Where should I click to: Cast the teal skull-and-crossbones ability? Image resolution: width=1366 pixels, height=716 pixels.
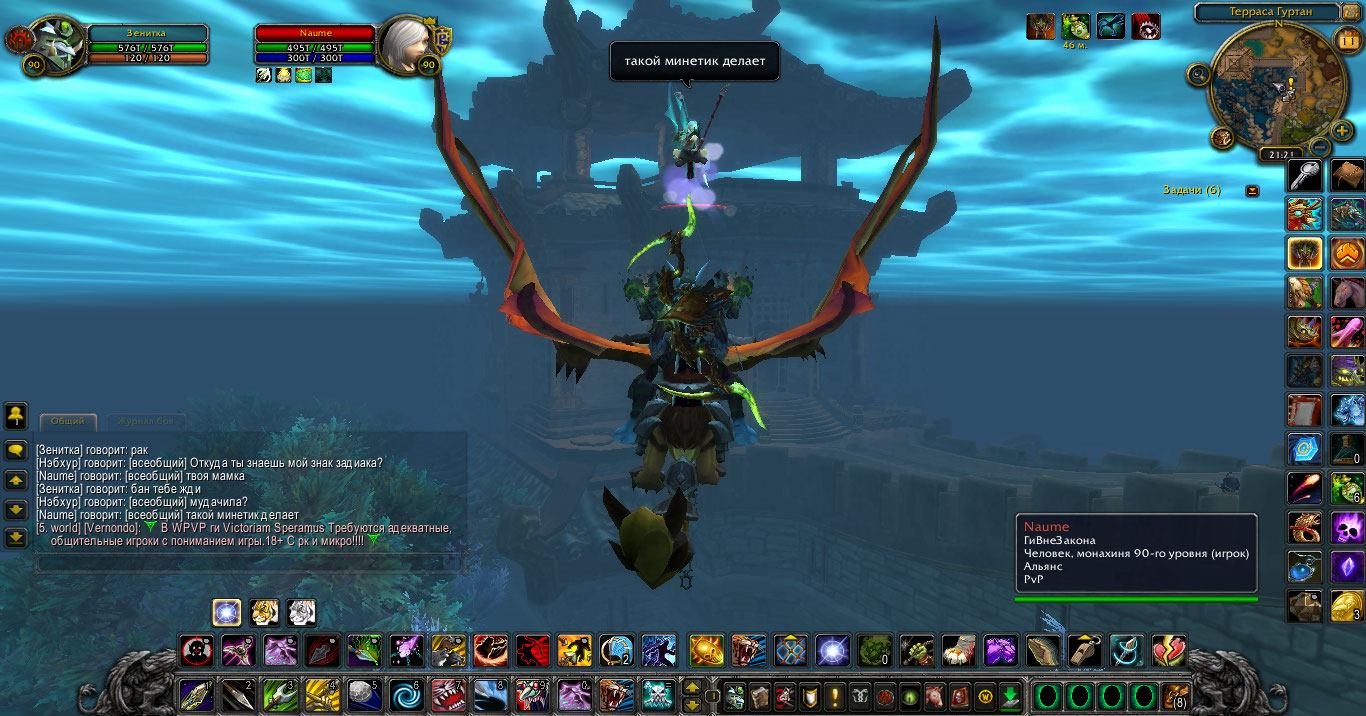pyautogui.click(x=655, y=693)
